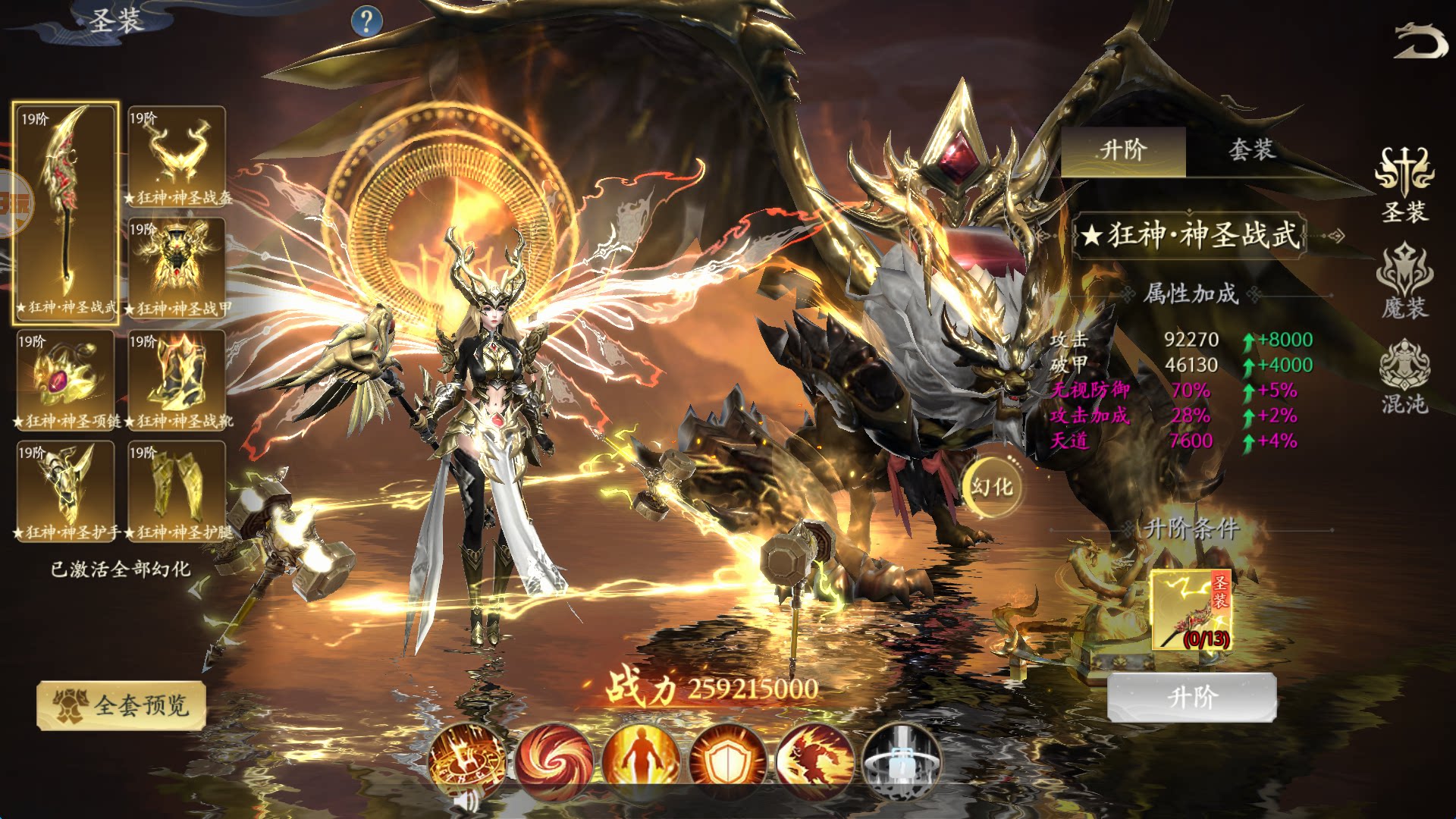Image resolution: width=1456 pixels, height=819 pixels.
Task: Open the 魔装 category
Action: coord(1404,282)
